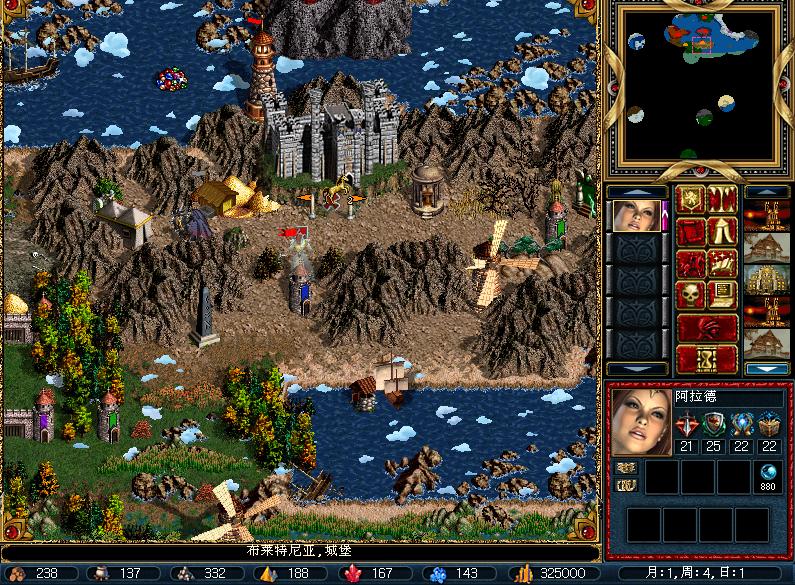
Task: Click the hero list's down arrow
Action: 637,369
